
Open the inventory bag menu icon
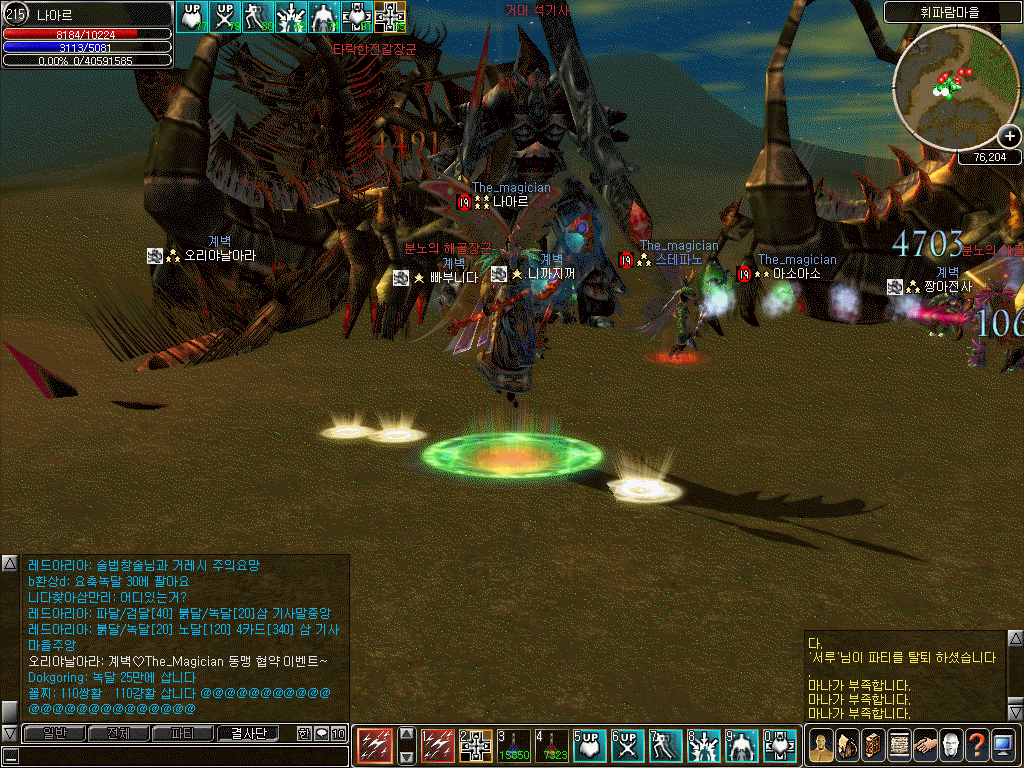tap(847, 746)
